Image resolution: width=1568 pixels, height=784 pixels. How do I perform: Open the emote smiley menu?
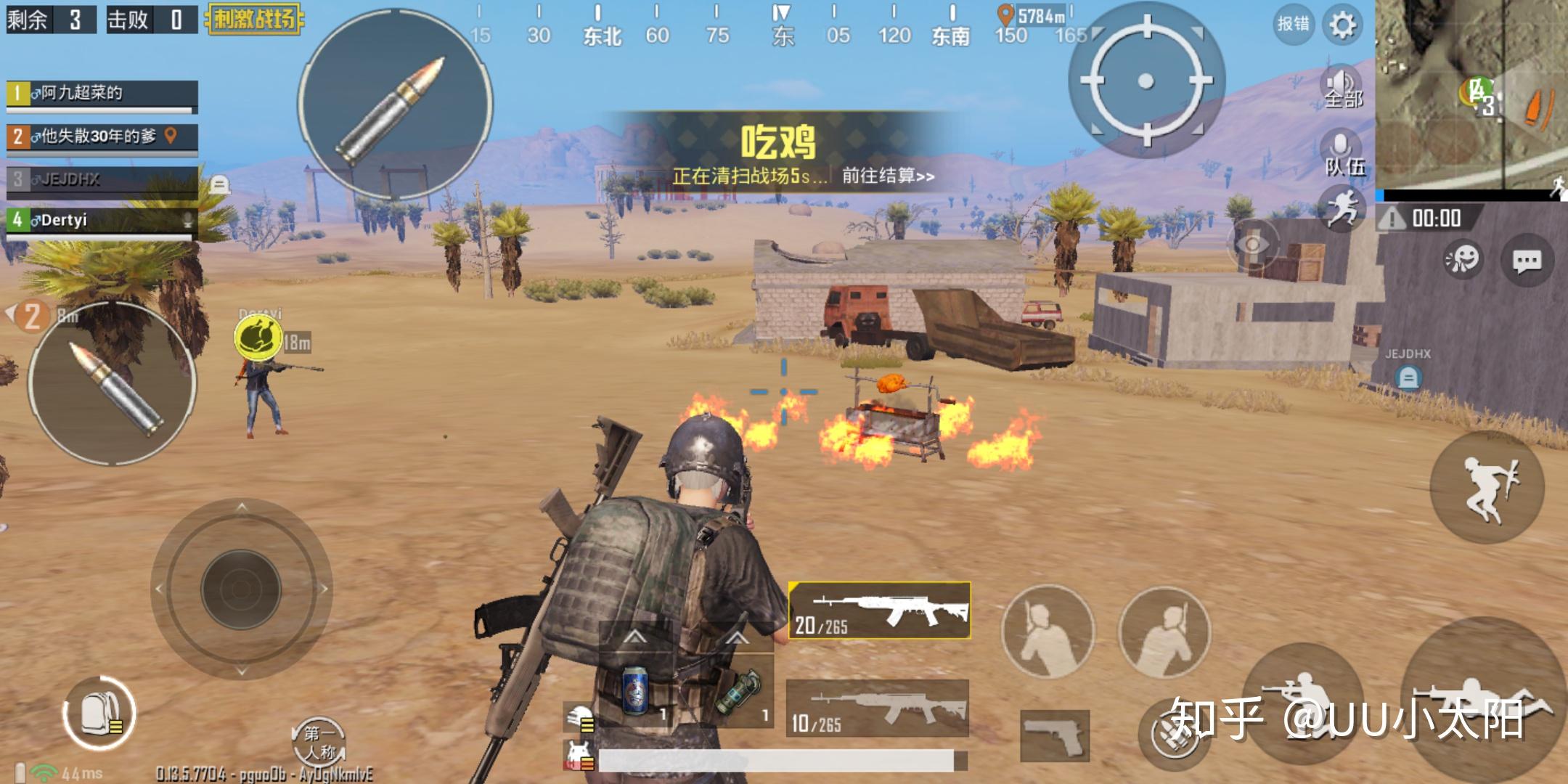pos(1461,259)
